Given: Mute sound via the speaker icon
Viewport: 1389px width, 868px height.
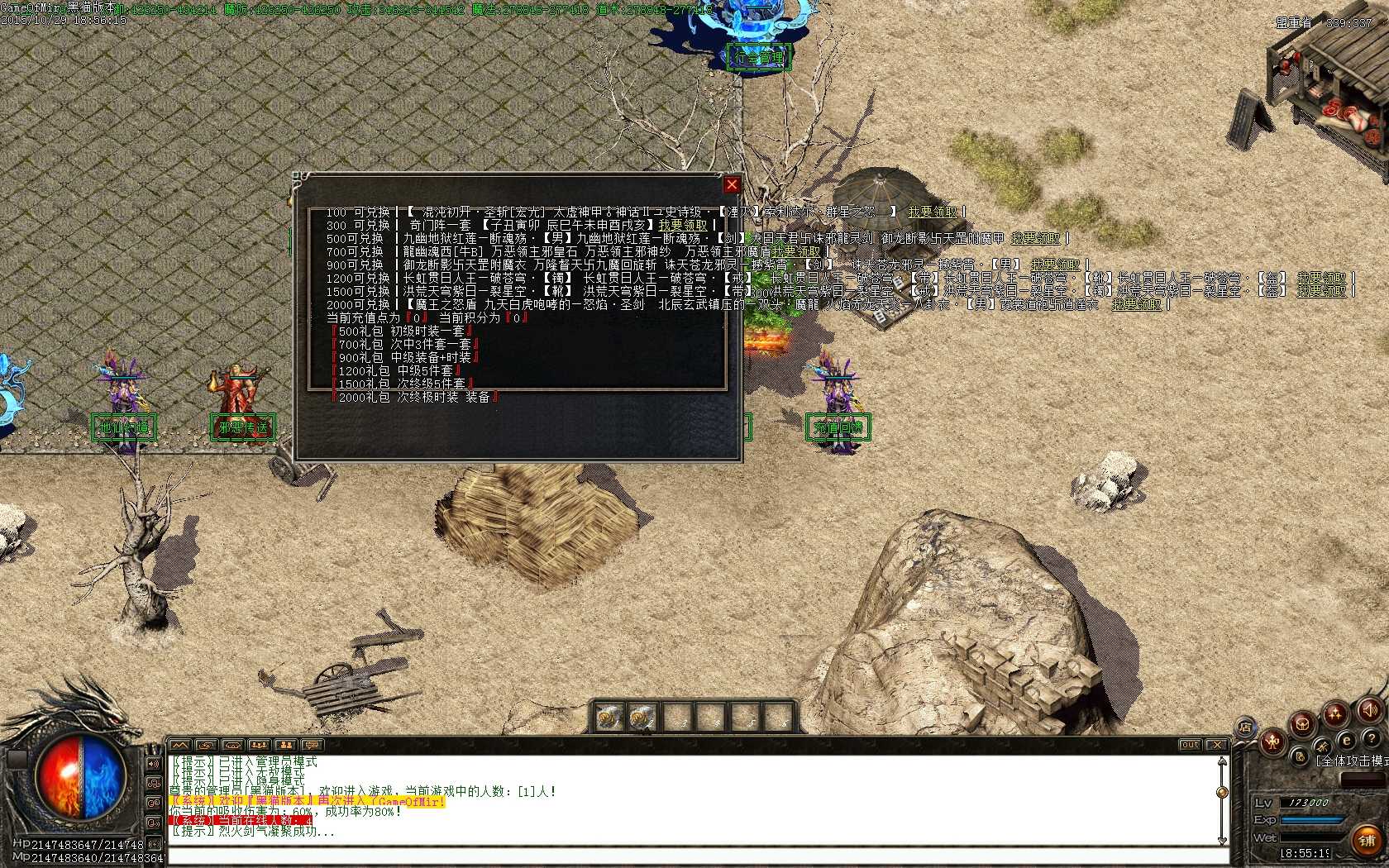Looking at the screenshot, I should click(x=1370, y=711).
